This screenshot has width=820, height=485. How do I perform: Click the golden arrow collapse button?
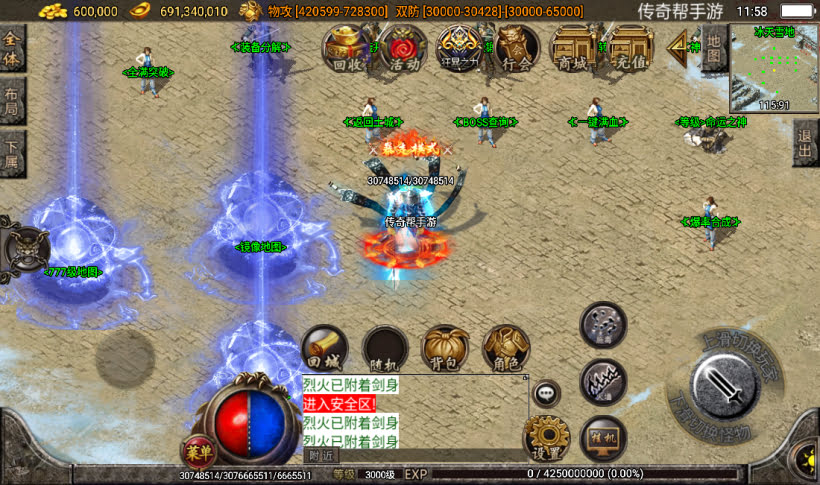click(683, 45)
